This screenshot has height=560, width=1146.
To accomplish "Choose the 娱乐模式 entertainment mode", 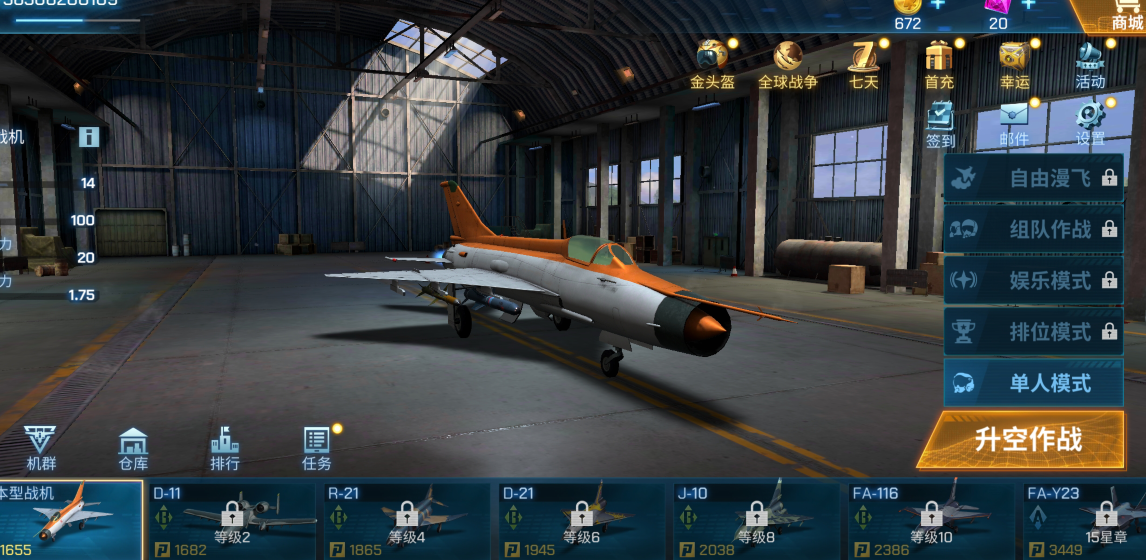I will (x=1033, y=280).
